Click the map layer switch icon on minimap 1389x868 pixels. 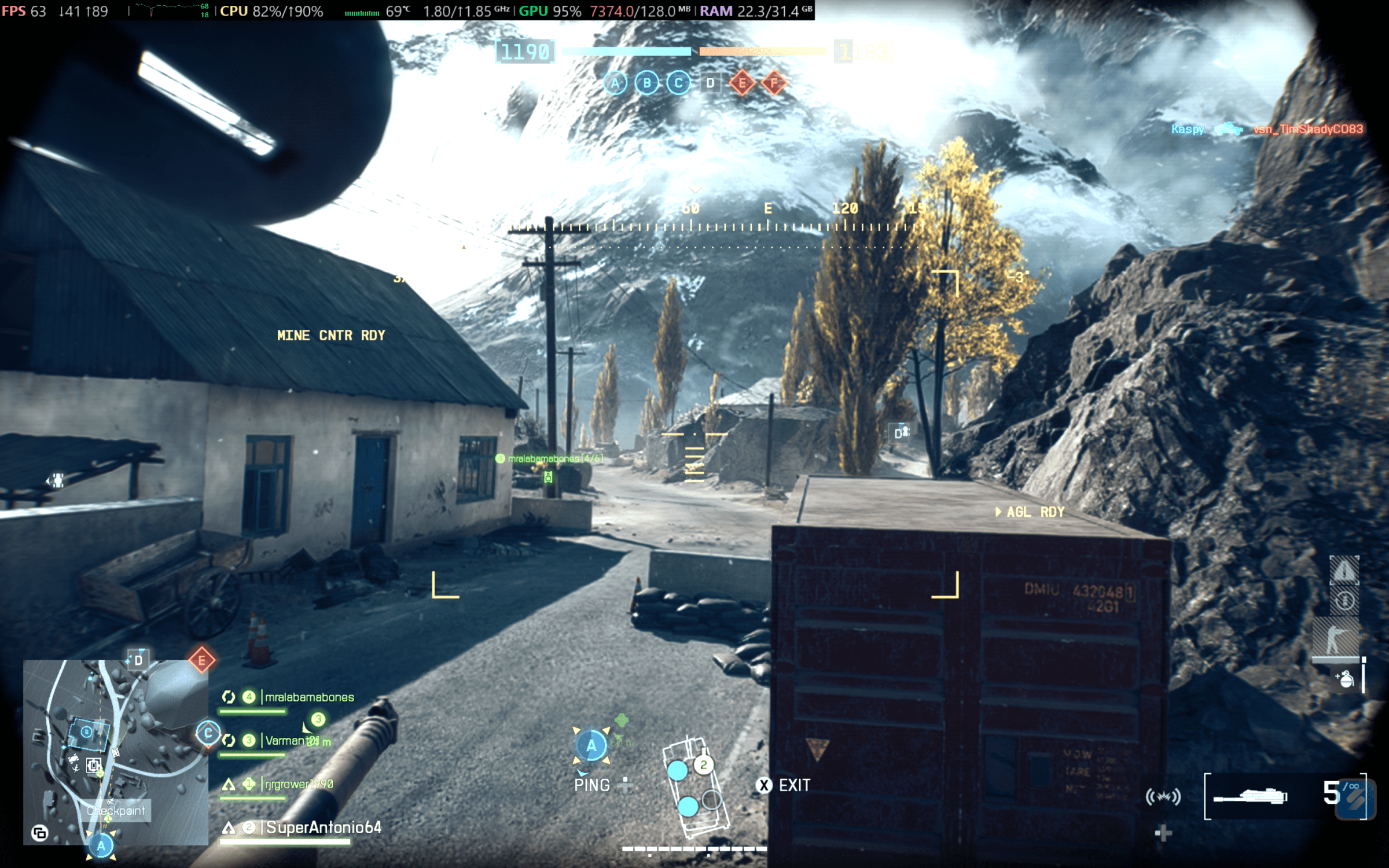(40, 833)
